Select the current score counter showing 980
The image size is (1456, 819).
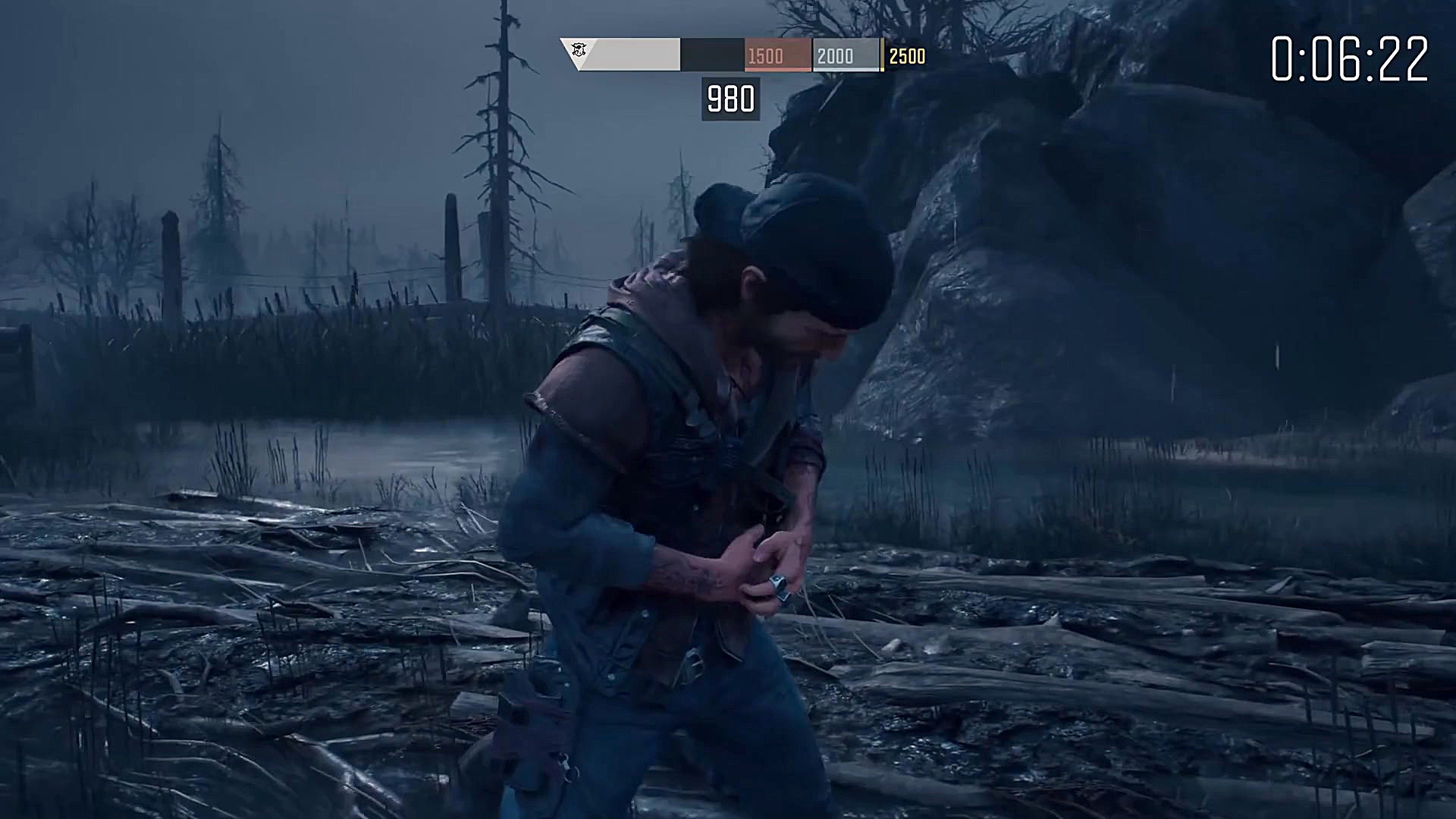point(730,97)
